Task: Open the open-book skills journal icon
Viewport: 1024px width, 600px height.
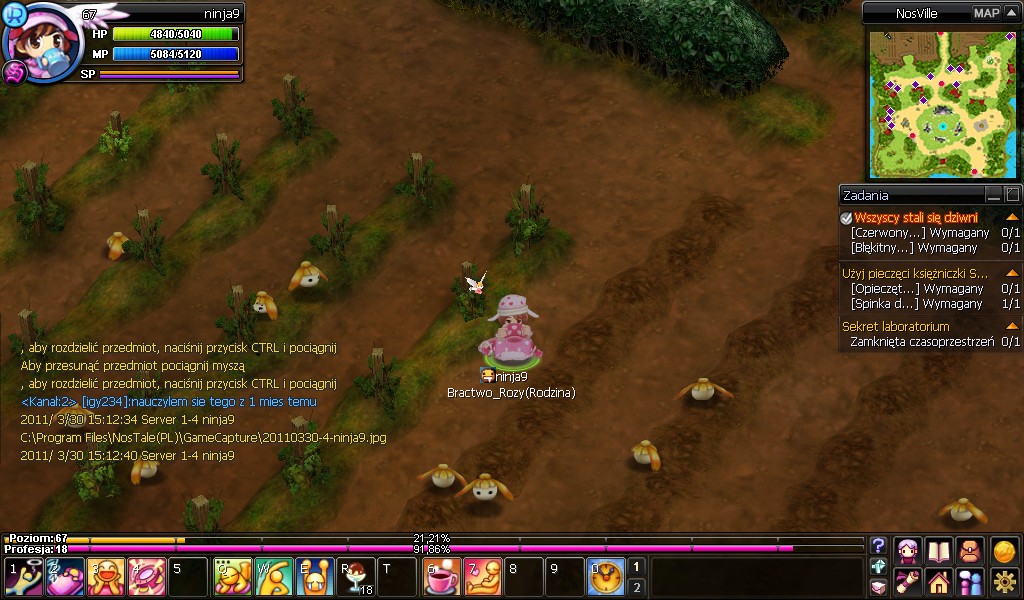Action: click(x=939, y=550)
